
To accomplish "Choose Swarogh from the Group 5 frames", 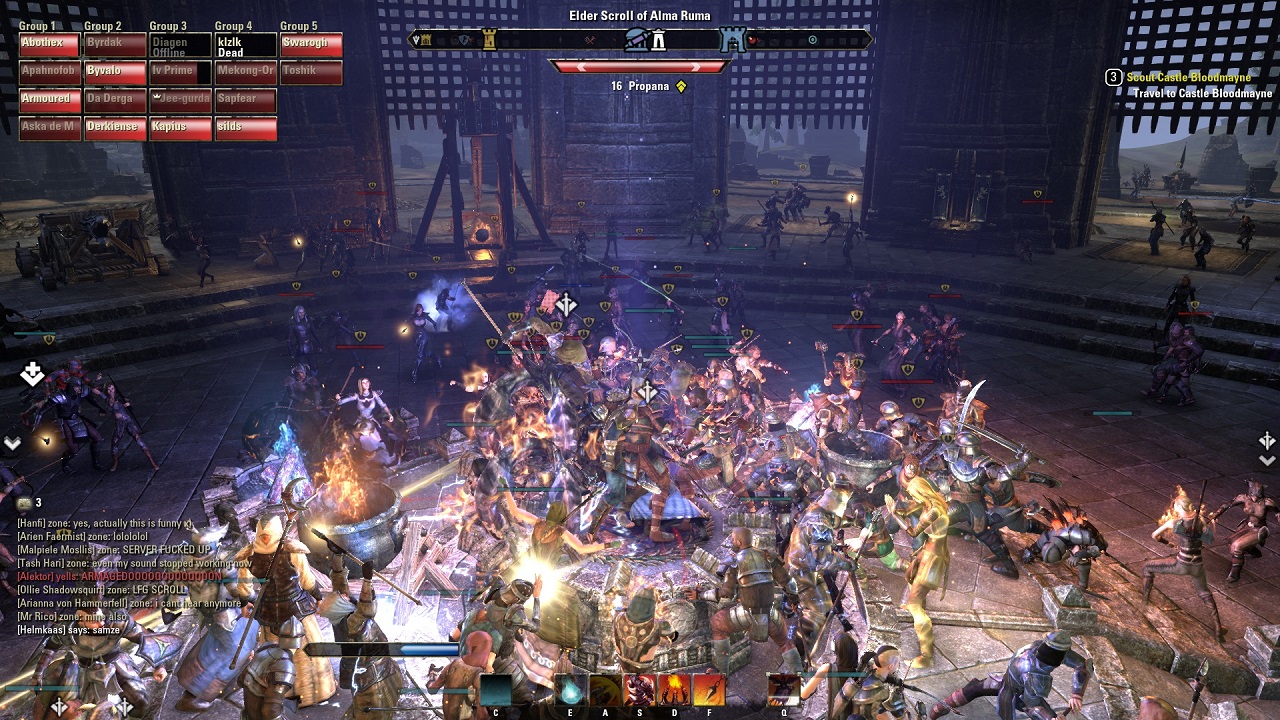I will (x=311, y=44).
